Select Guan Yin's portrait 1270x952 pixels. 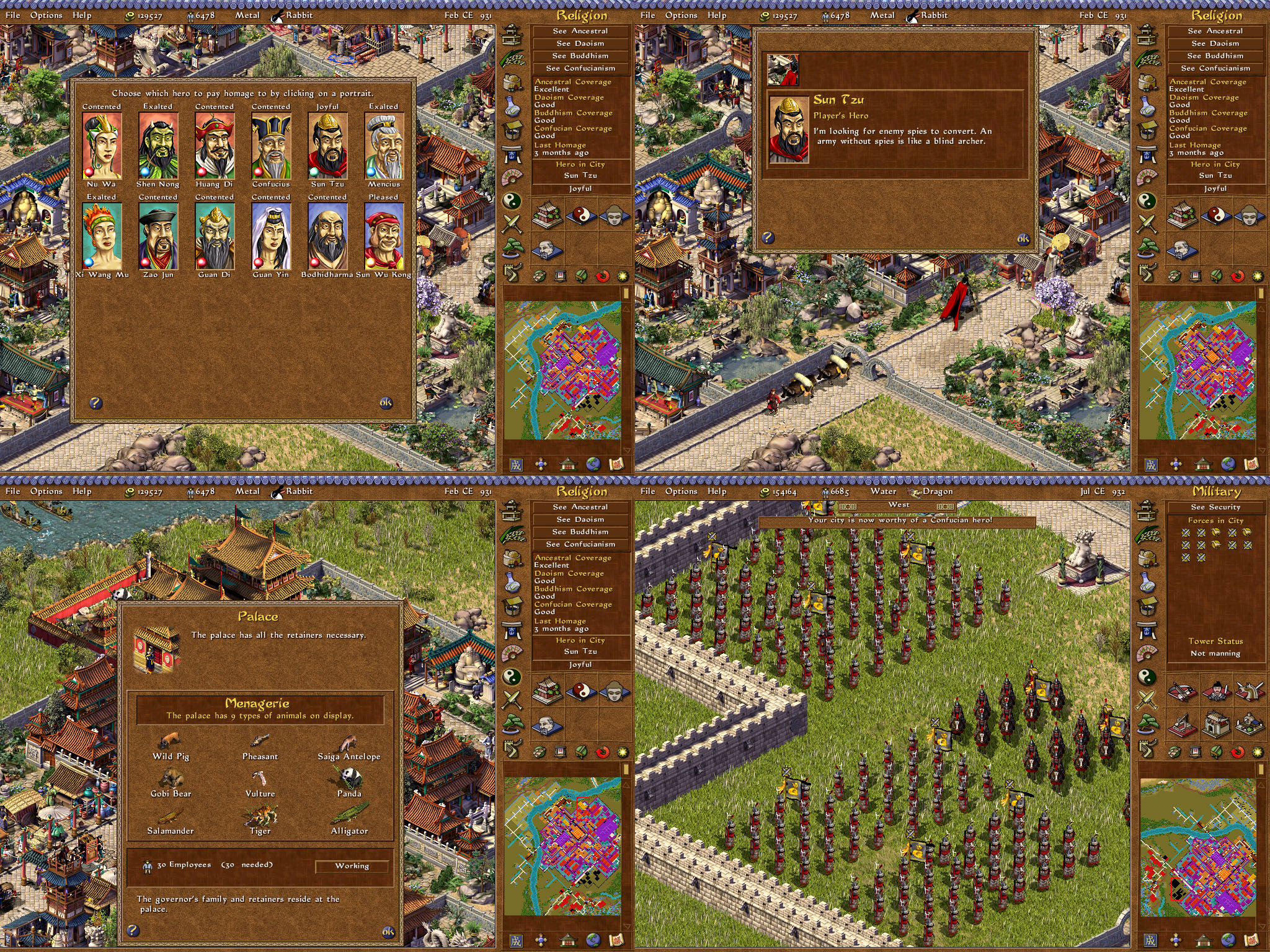pos(271,236)
